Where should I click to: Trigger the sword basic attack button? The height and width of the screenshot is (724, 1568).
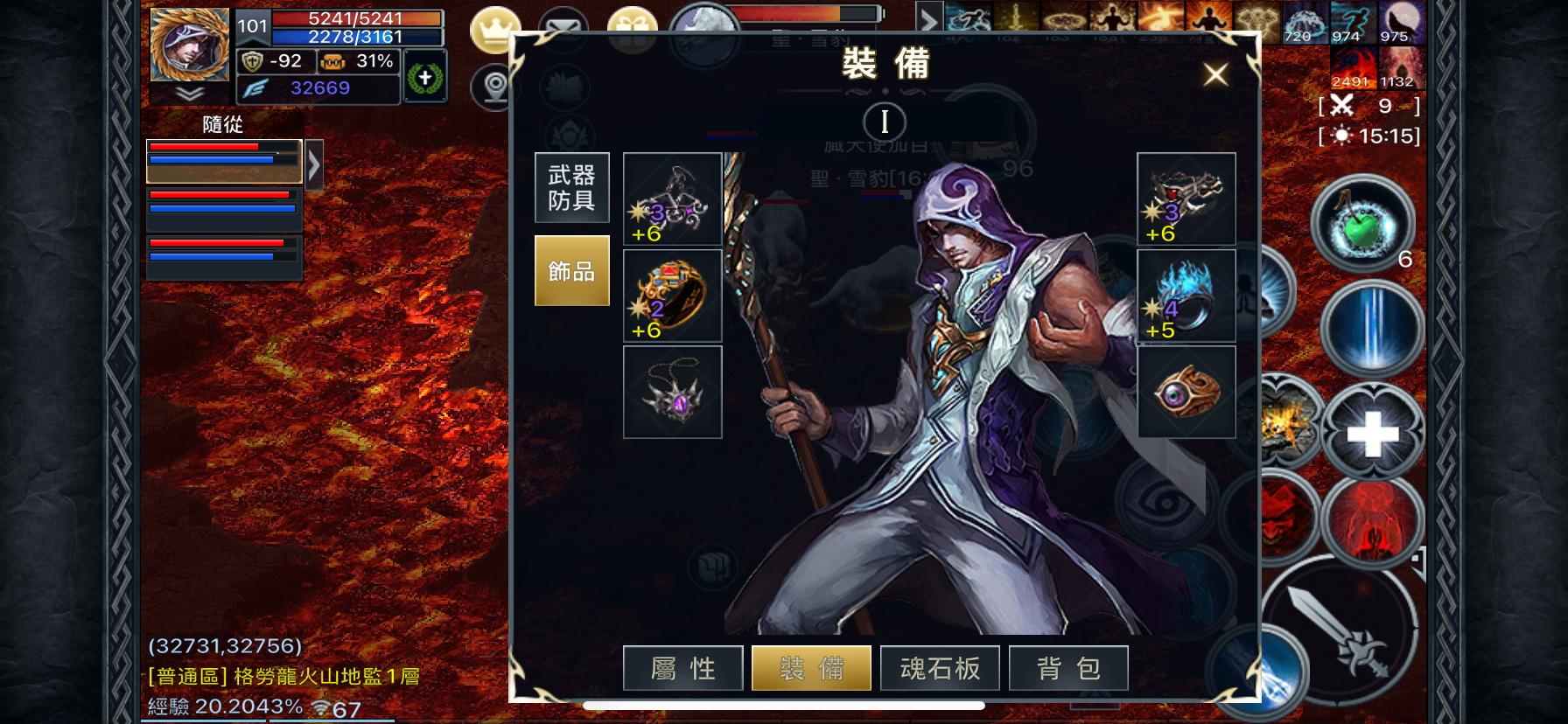1339,631
